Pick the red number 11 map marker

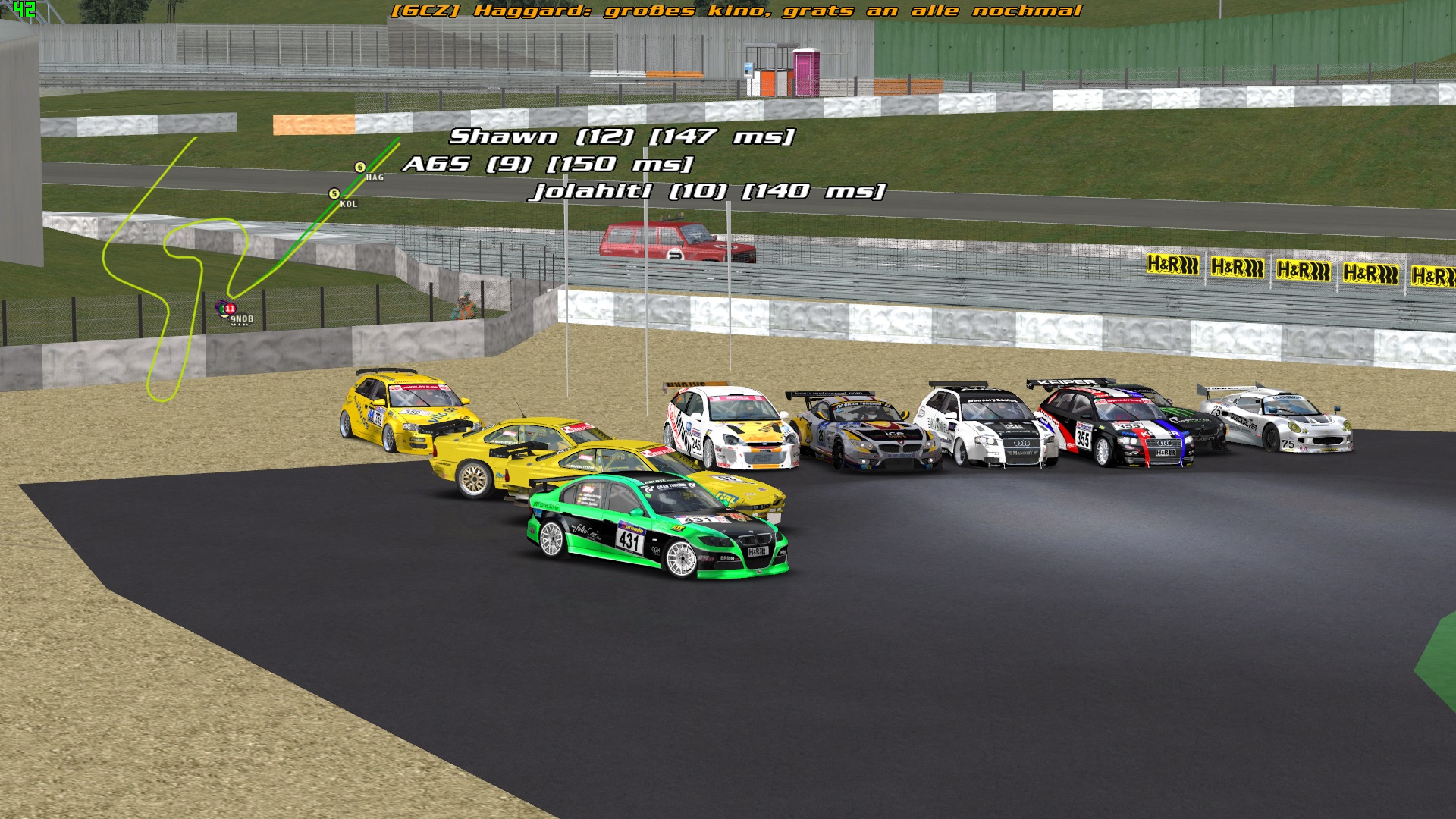pos(230,309)
